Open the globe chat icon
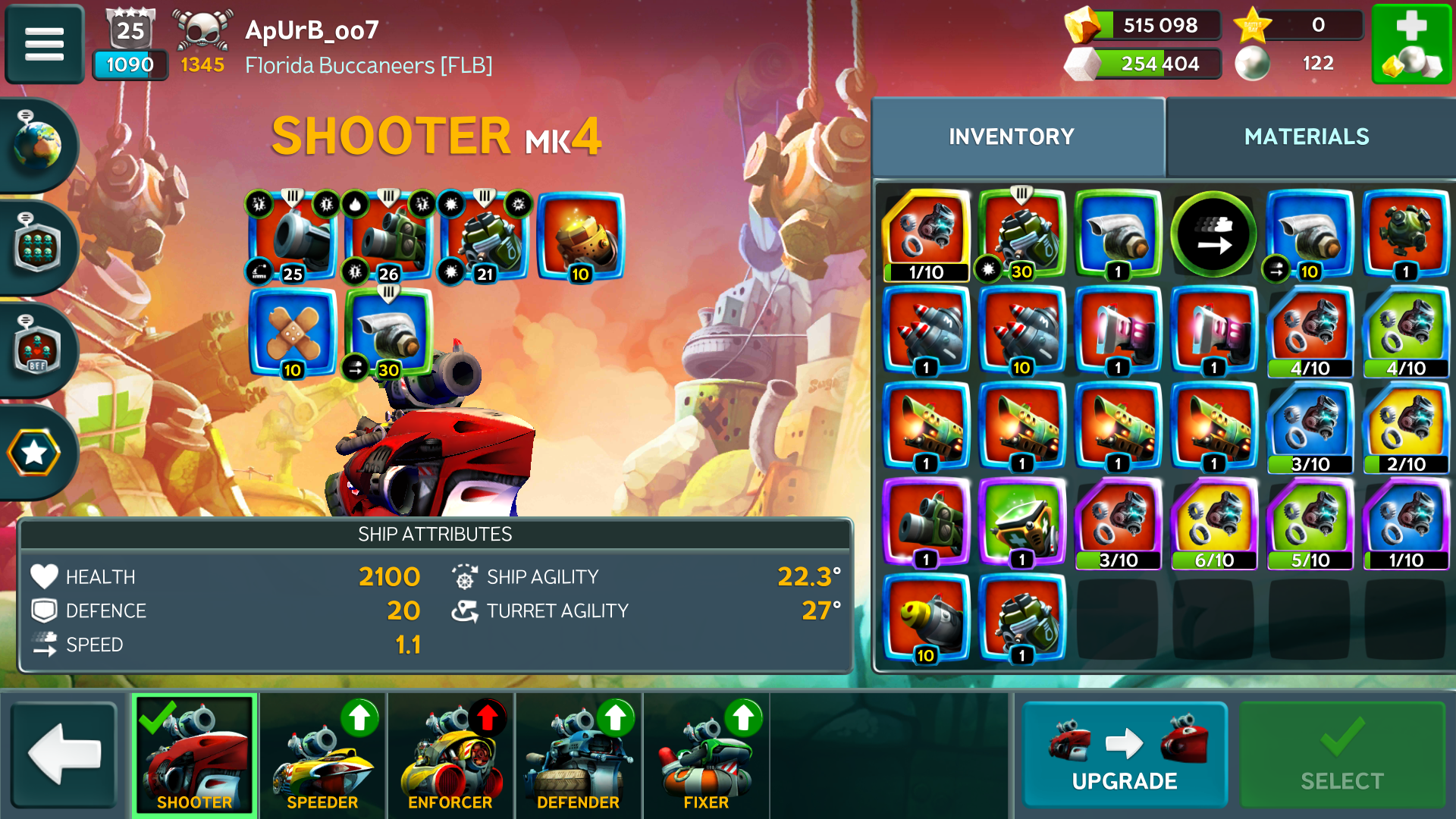 click(x=36, y=144)
